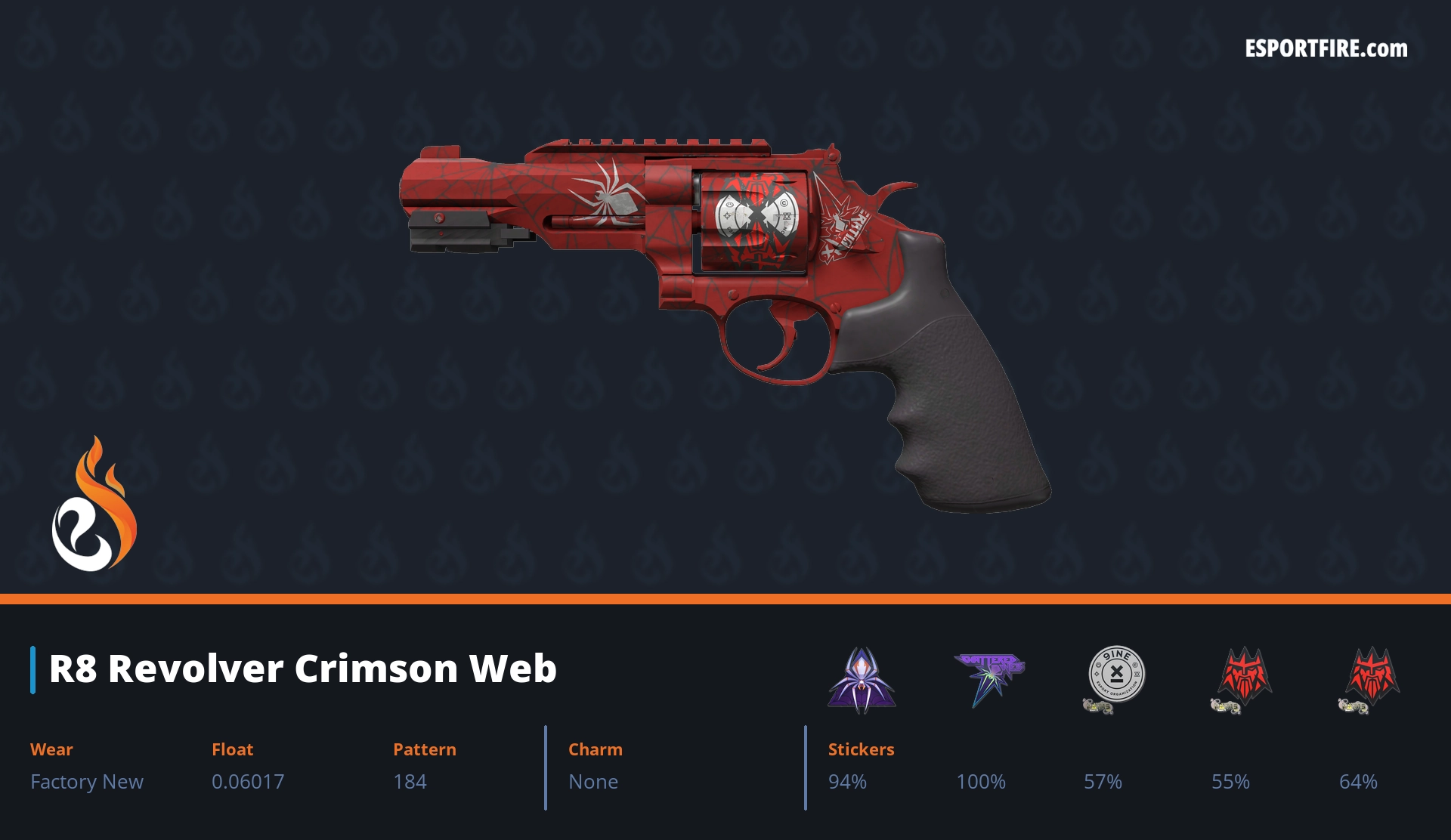Choose the 9INE round sticker
The image size is (1451, 840).
point(1115,675)
